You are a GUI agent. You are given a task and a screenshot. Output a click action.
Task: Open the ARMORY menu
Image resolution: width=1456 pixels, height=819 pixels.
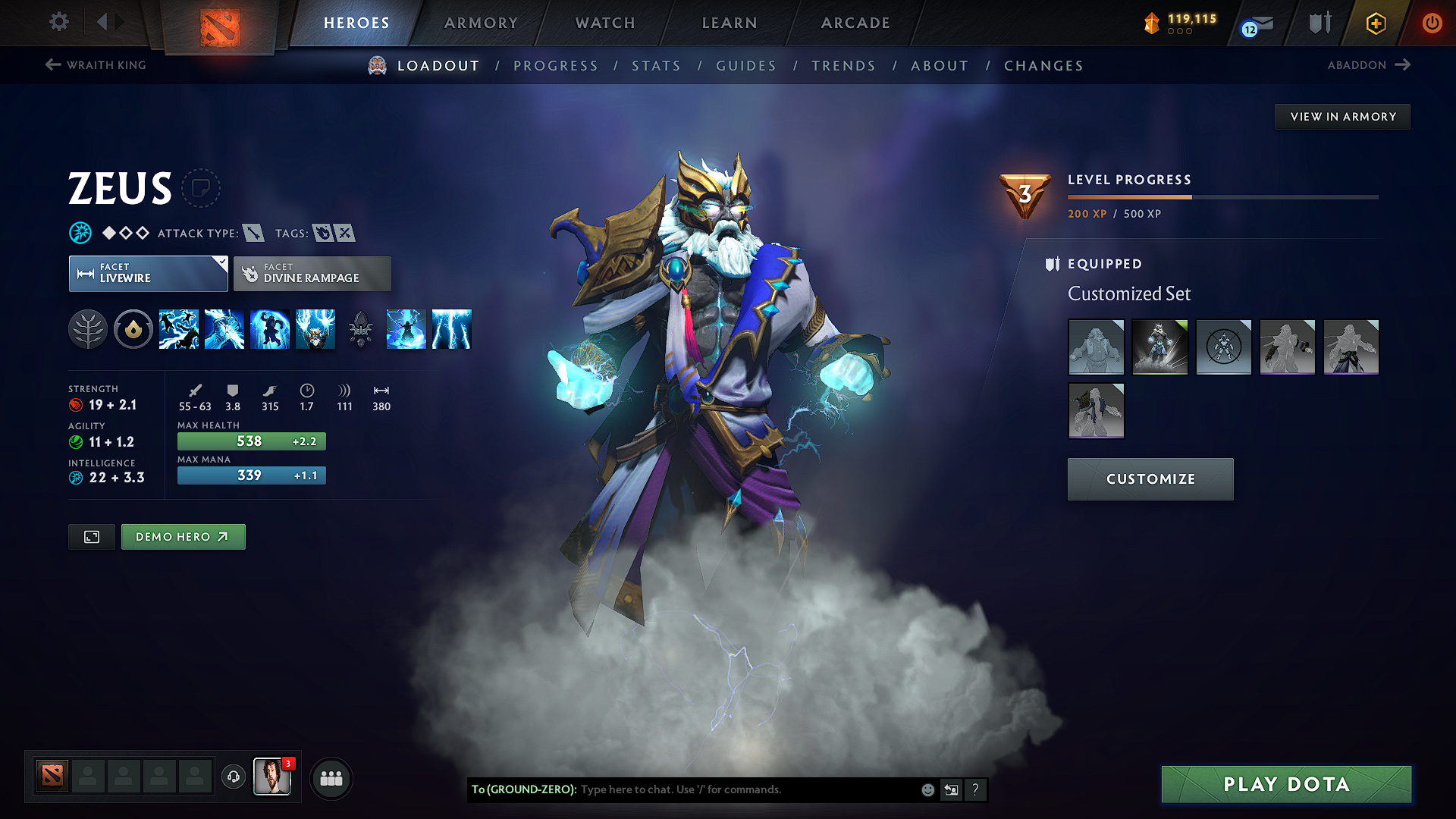(481, 23)
